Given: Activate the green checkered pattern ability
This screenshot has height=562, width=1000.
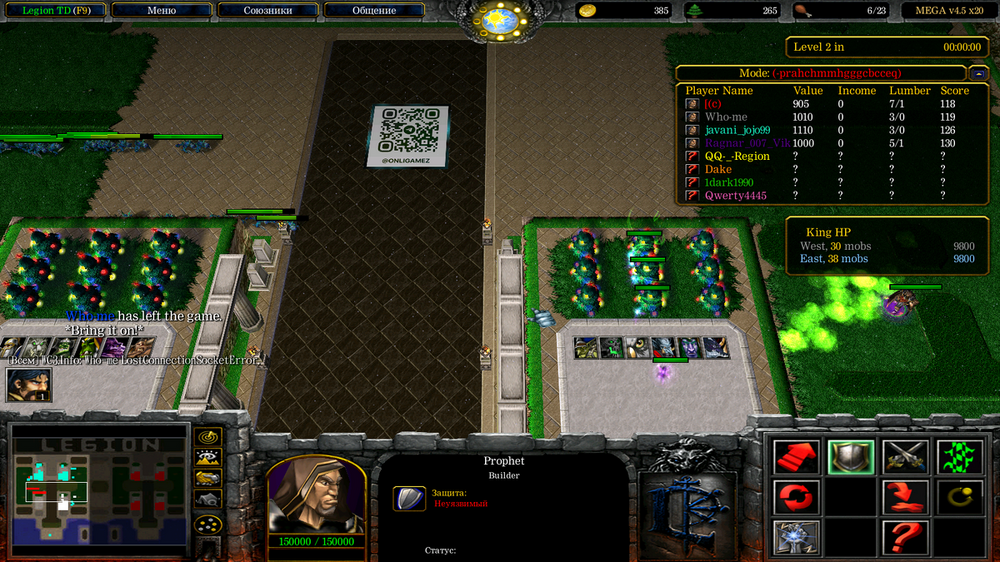Looking at the screenshot, I should point(959,457).
